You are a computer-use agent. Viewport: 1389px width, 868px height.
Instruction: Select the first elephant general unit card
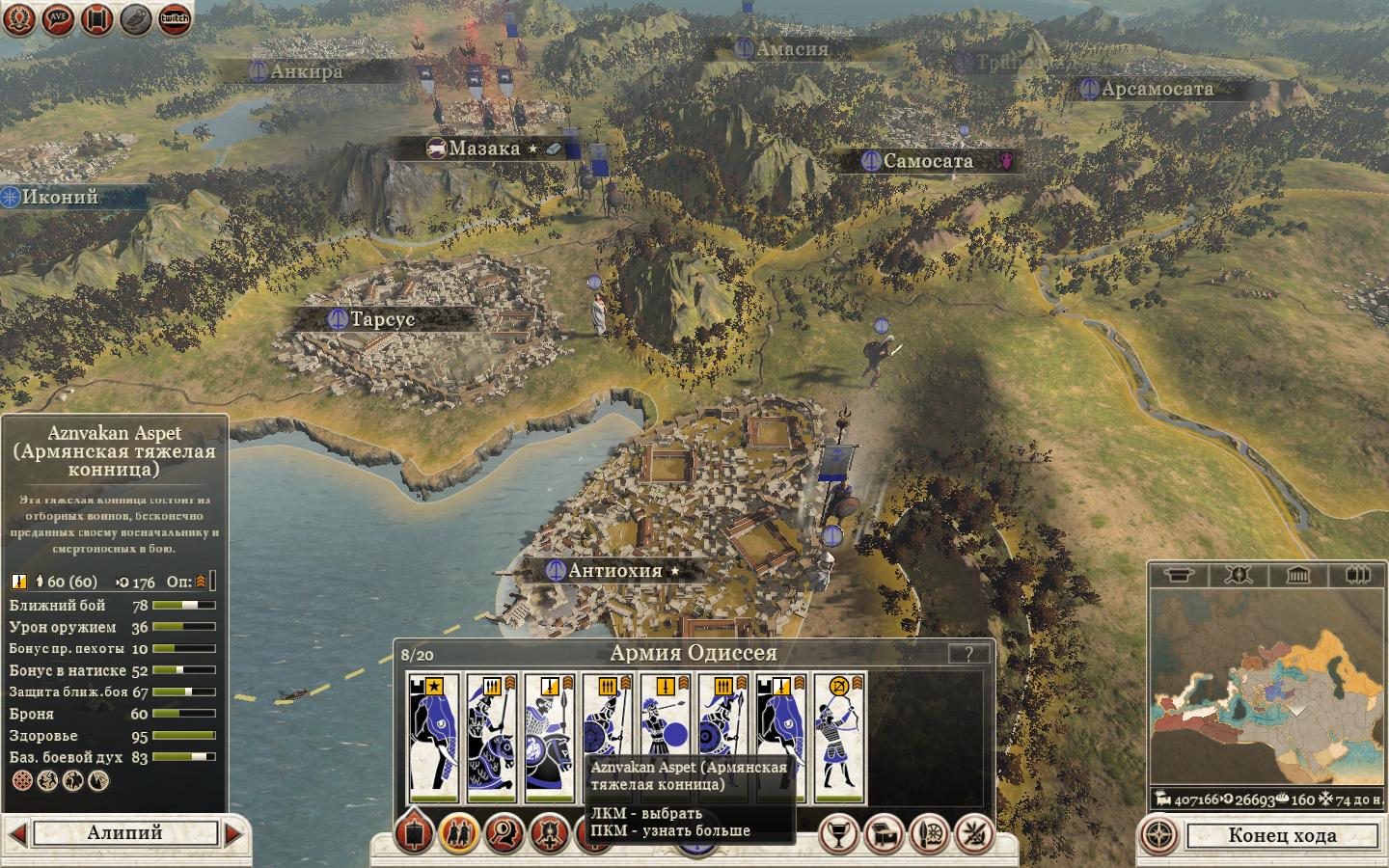tap(433, 739)
